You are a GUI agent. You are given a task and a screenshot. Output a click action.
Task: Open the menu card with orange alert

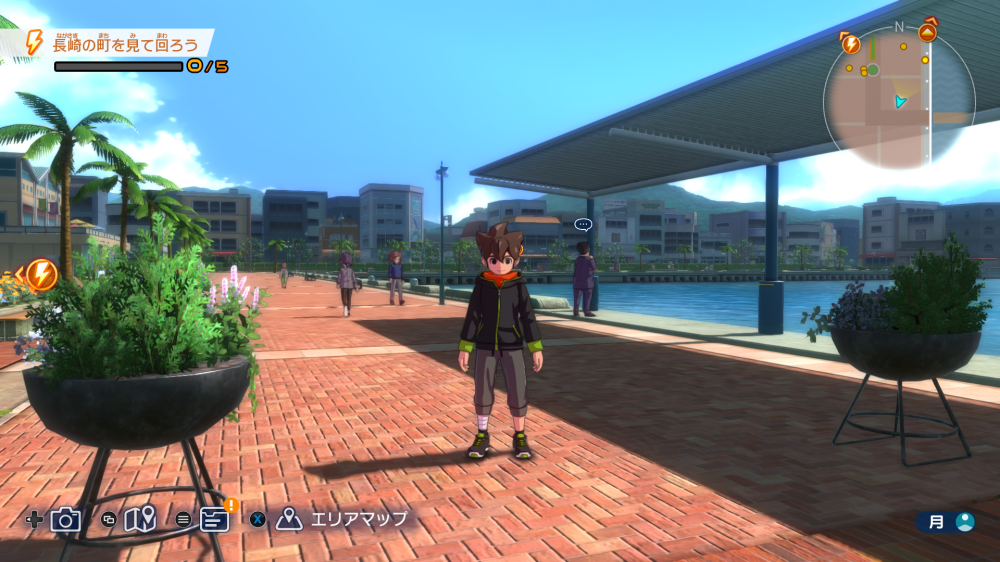click(215, 518)
